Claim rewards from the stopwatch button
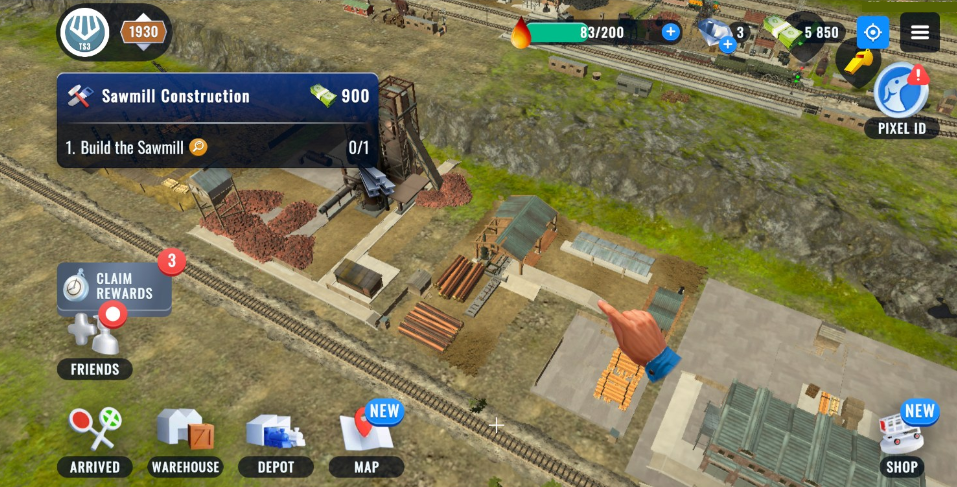957x487 pixels. pos(114,287)
